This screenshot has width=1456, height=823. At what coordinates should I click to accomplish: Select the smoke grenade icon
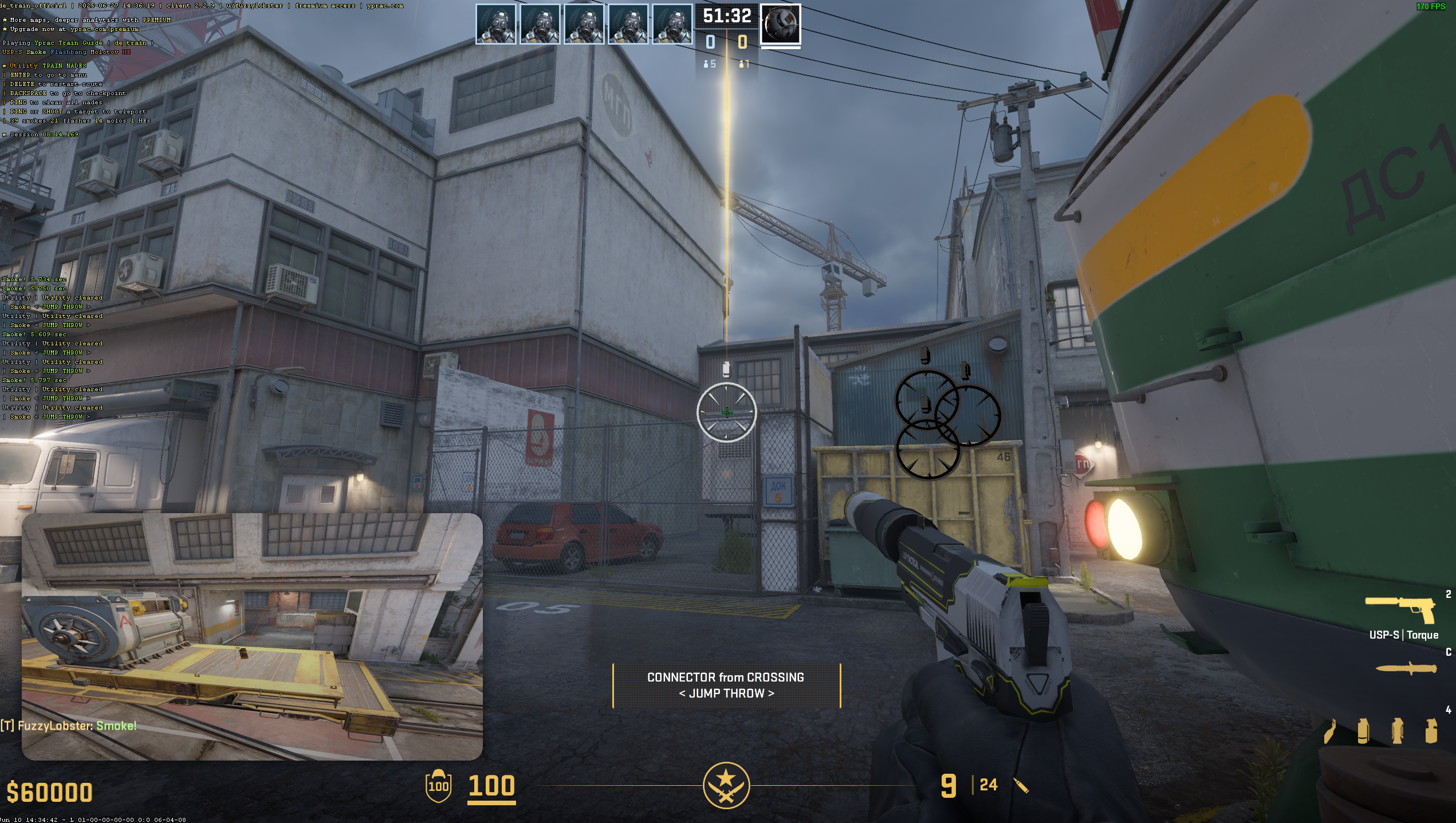pyautogui.click(x=1363, y=731)
